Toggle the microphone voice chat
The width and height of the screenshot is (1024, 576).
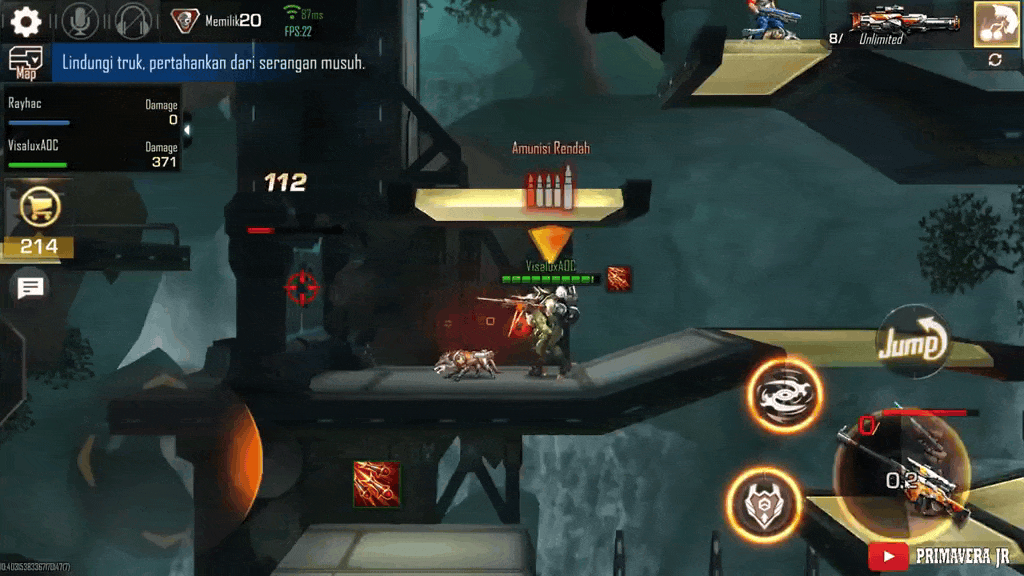pos(80,20)
